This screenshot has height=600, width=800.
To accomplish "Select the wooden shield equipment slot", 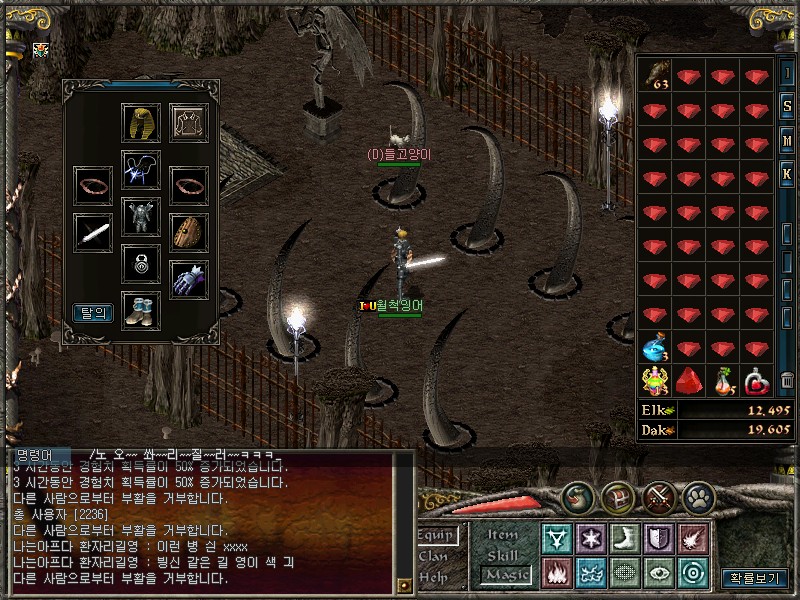I will (188, 232).
